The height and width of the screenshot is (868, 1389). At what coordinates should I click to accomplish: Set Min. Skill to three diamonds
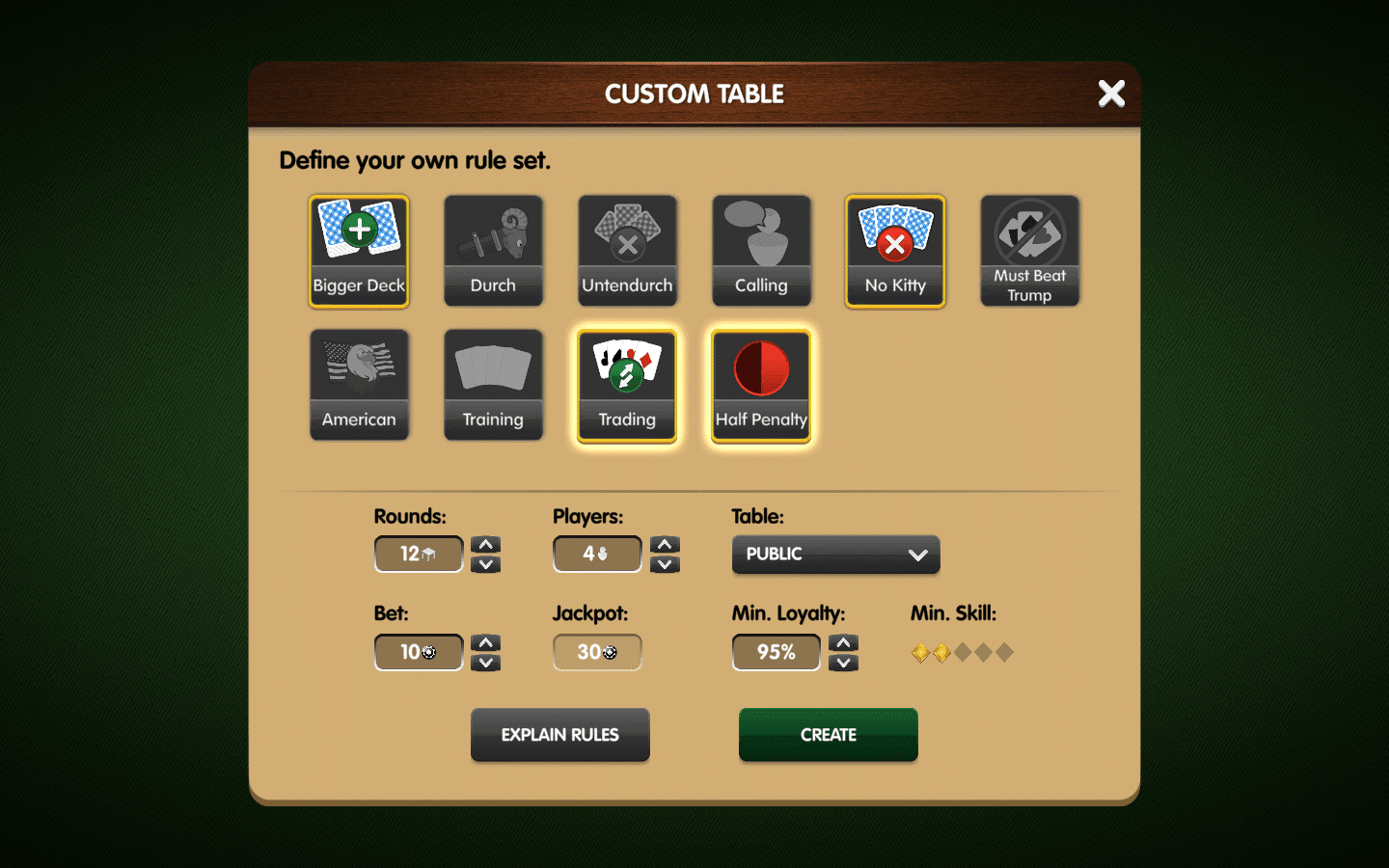[961, 653]
